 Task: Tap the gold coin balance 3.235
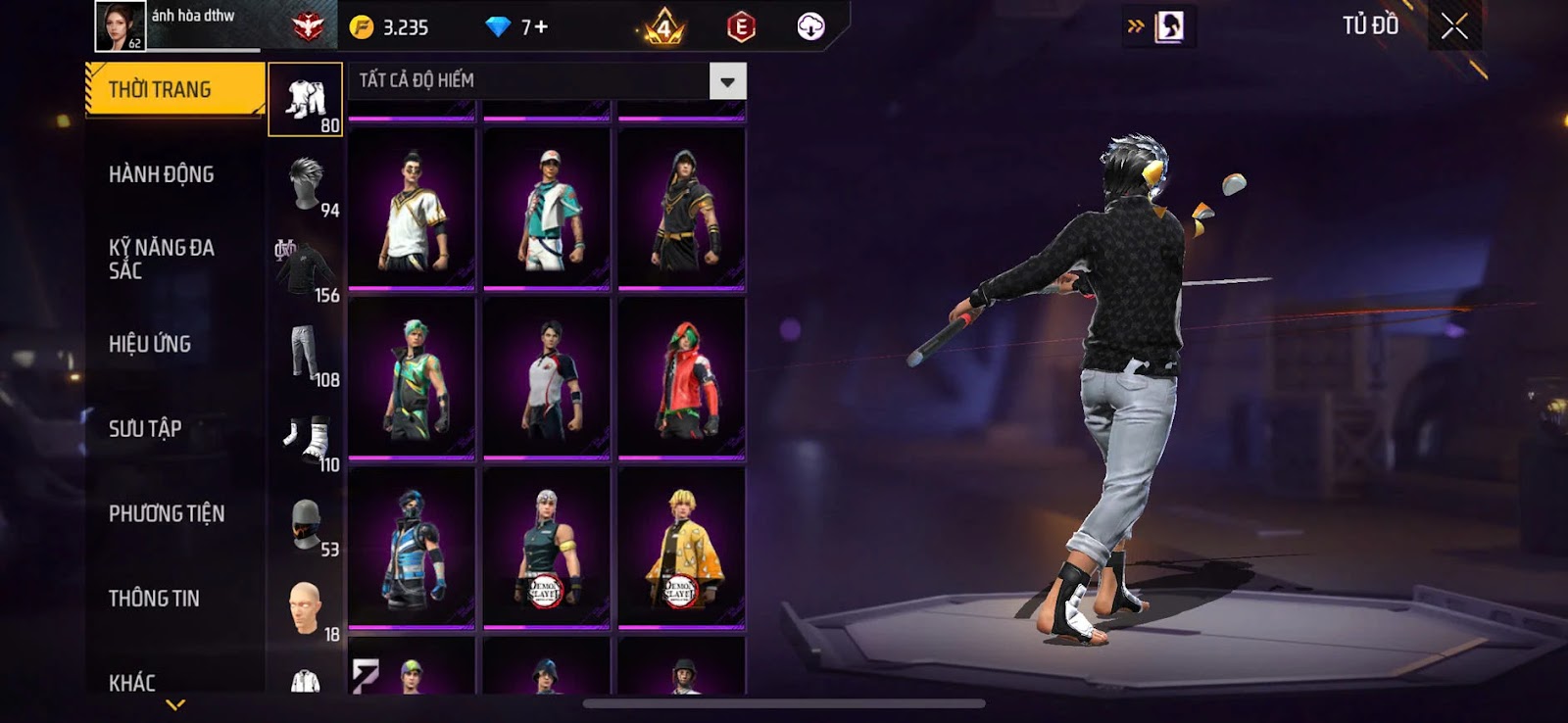coord(392,27)
